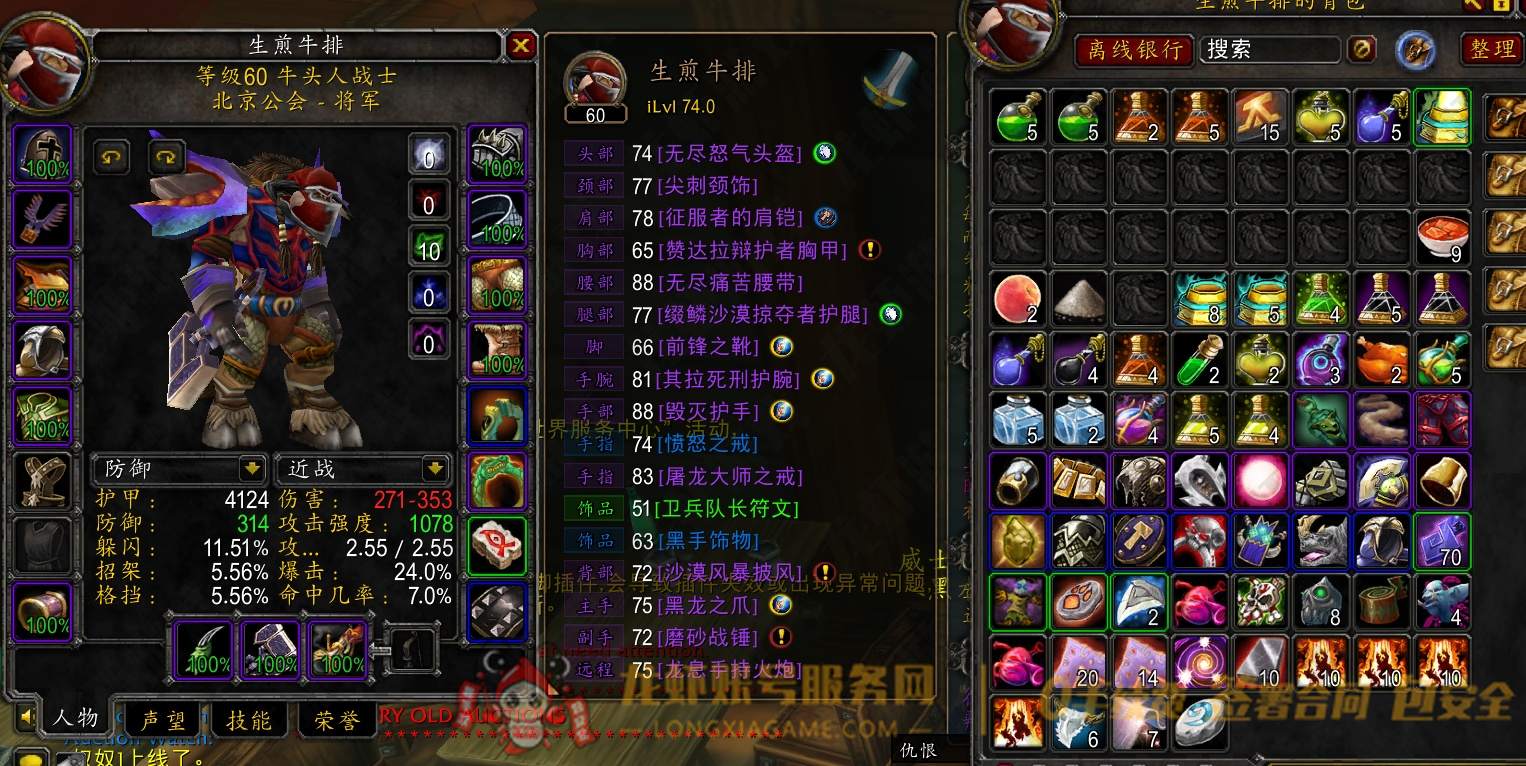This screenshot has width=1526, height=766.
Task: Click the round blue addon icon in the bag header
Action: 1414,48
